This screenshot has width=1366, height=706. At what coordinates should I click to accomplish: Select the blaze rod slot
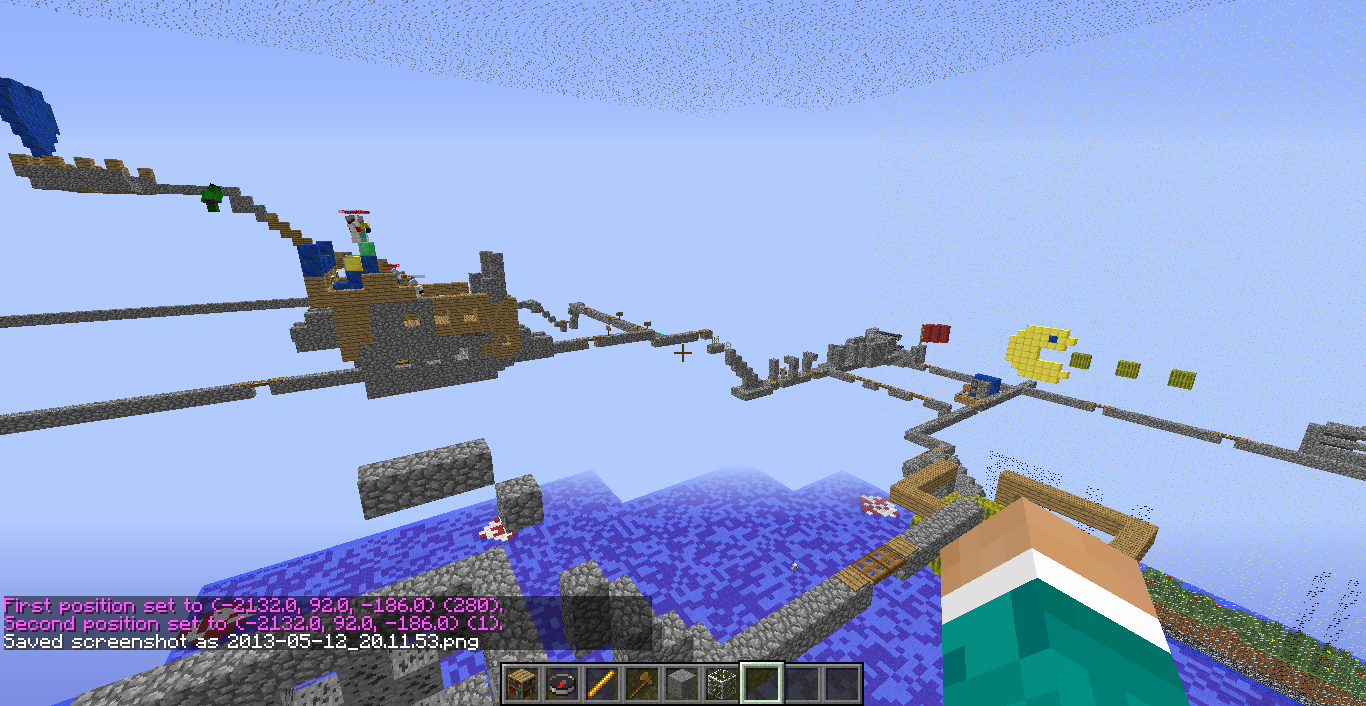[601, 684]
